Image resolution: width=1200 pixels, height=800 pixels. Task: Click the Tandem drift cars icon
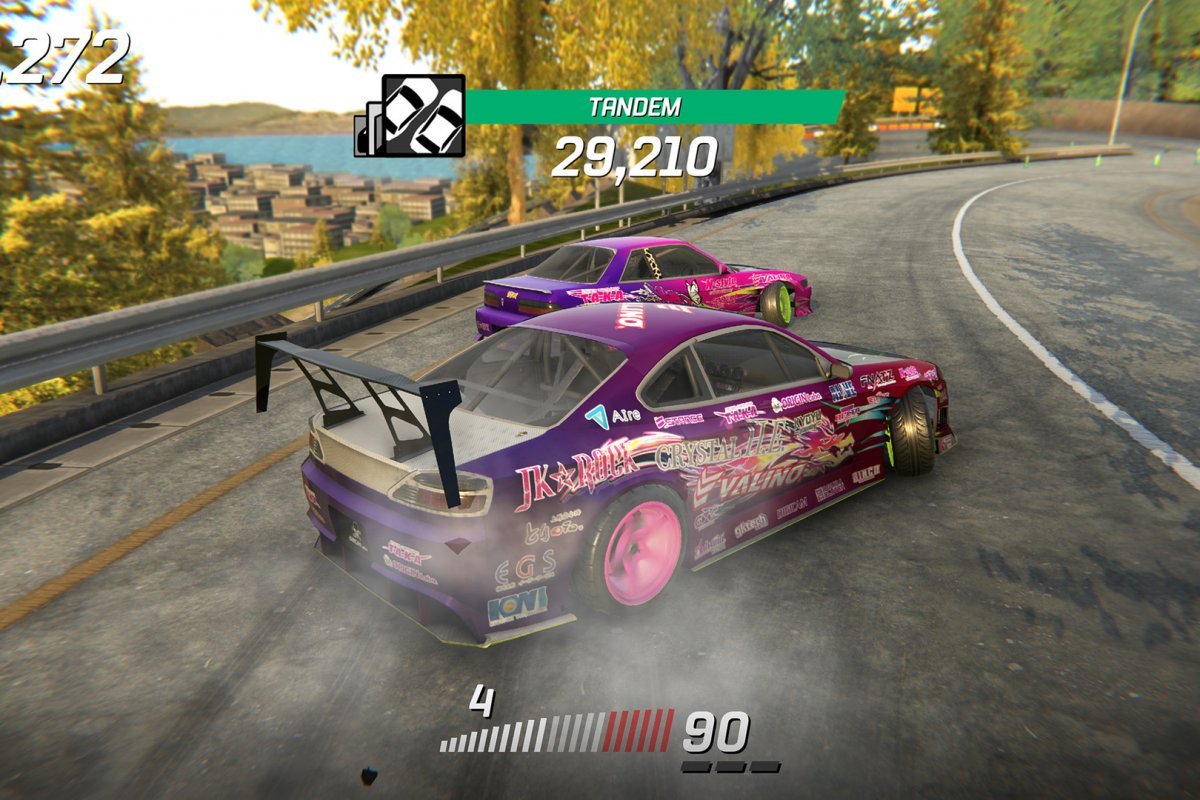click(423, 115)
